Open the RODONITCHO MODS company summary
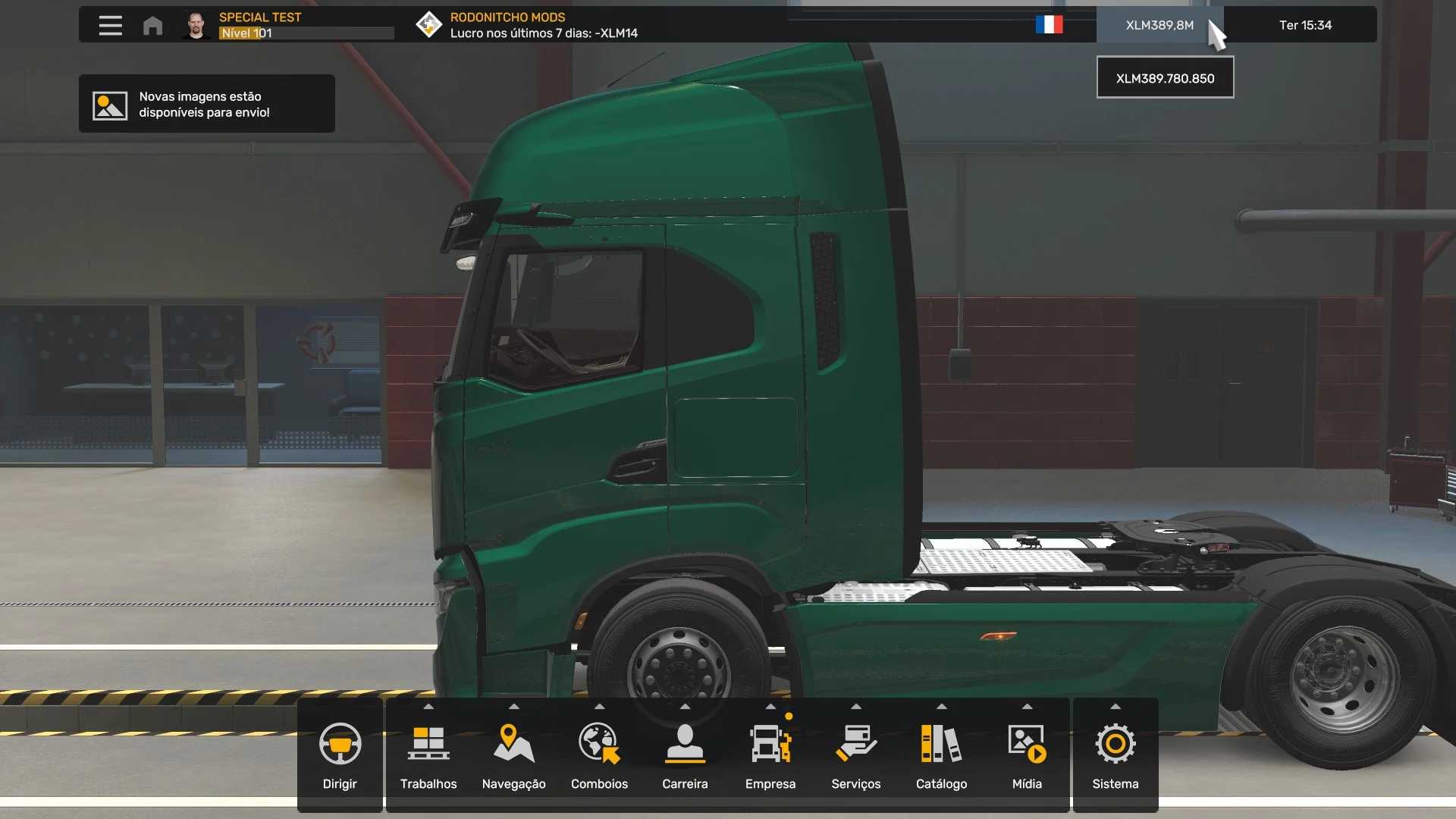Viewport: 1456px width, 819px height. [x=543, y=25]
